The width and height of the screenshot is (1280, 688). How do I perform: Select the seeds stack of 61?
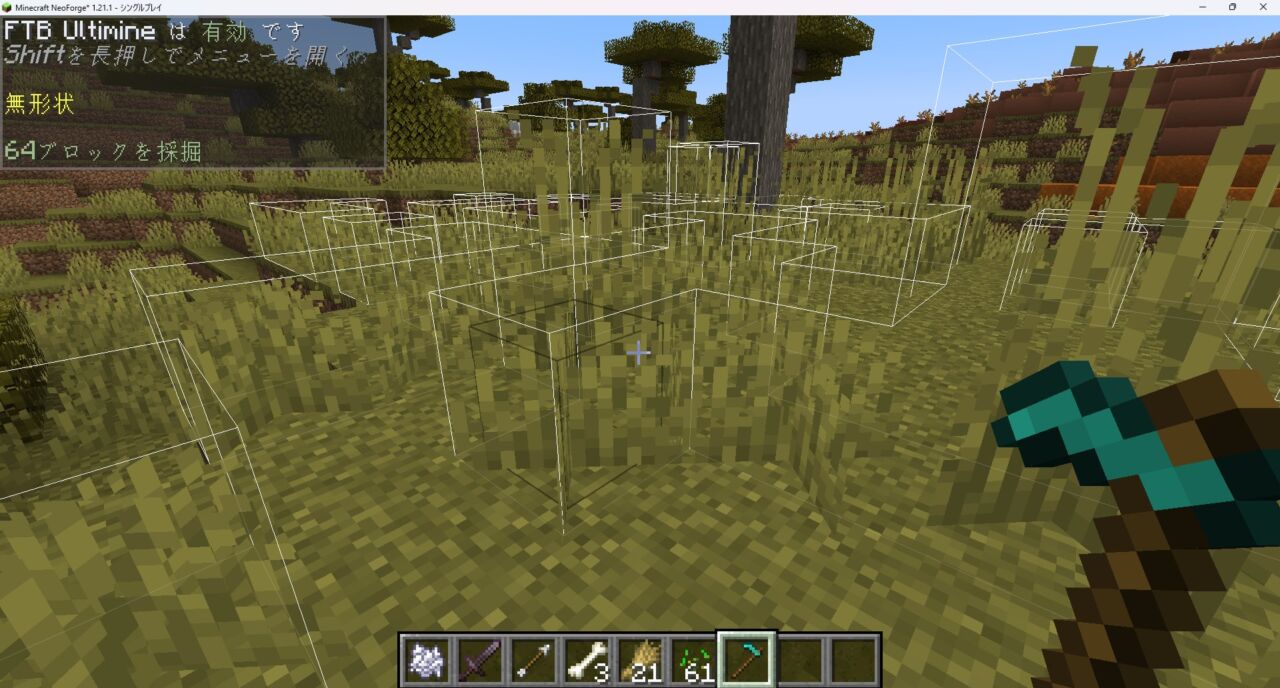(x=693, y=660)
